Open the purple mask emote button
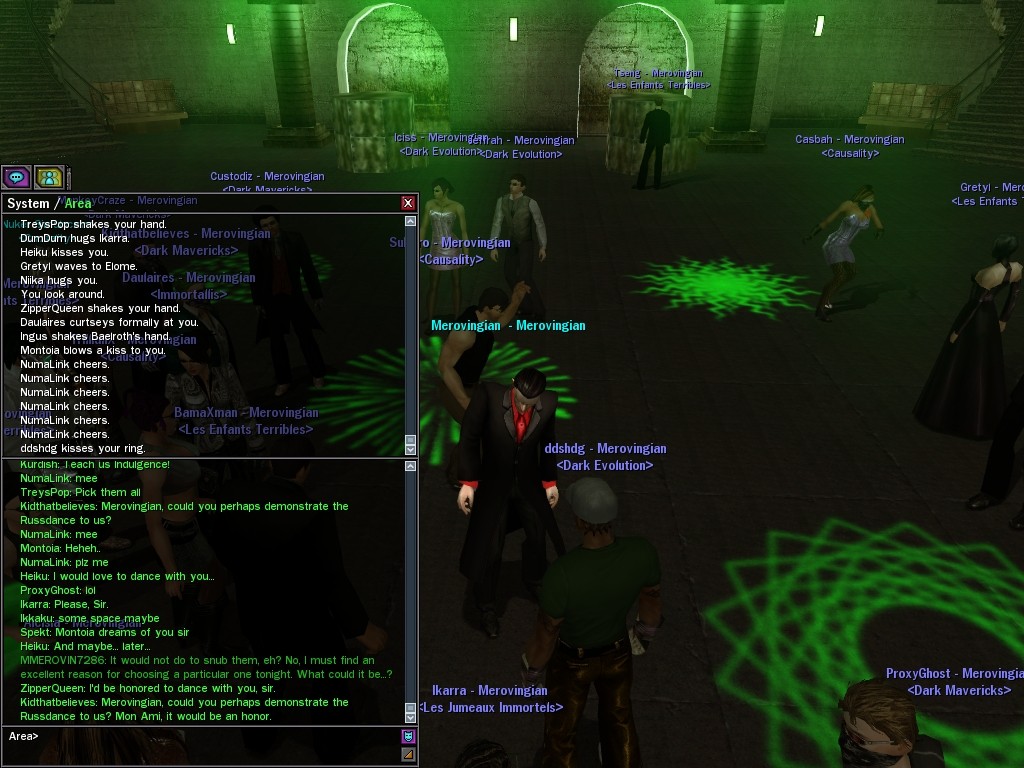Viewport: 1024px width, 768px height. tap(408, 737)
